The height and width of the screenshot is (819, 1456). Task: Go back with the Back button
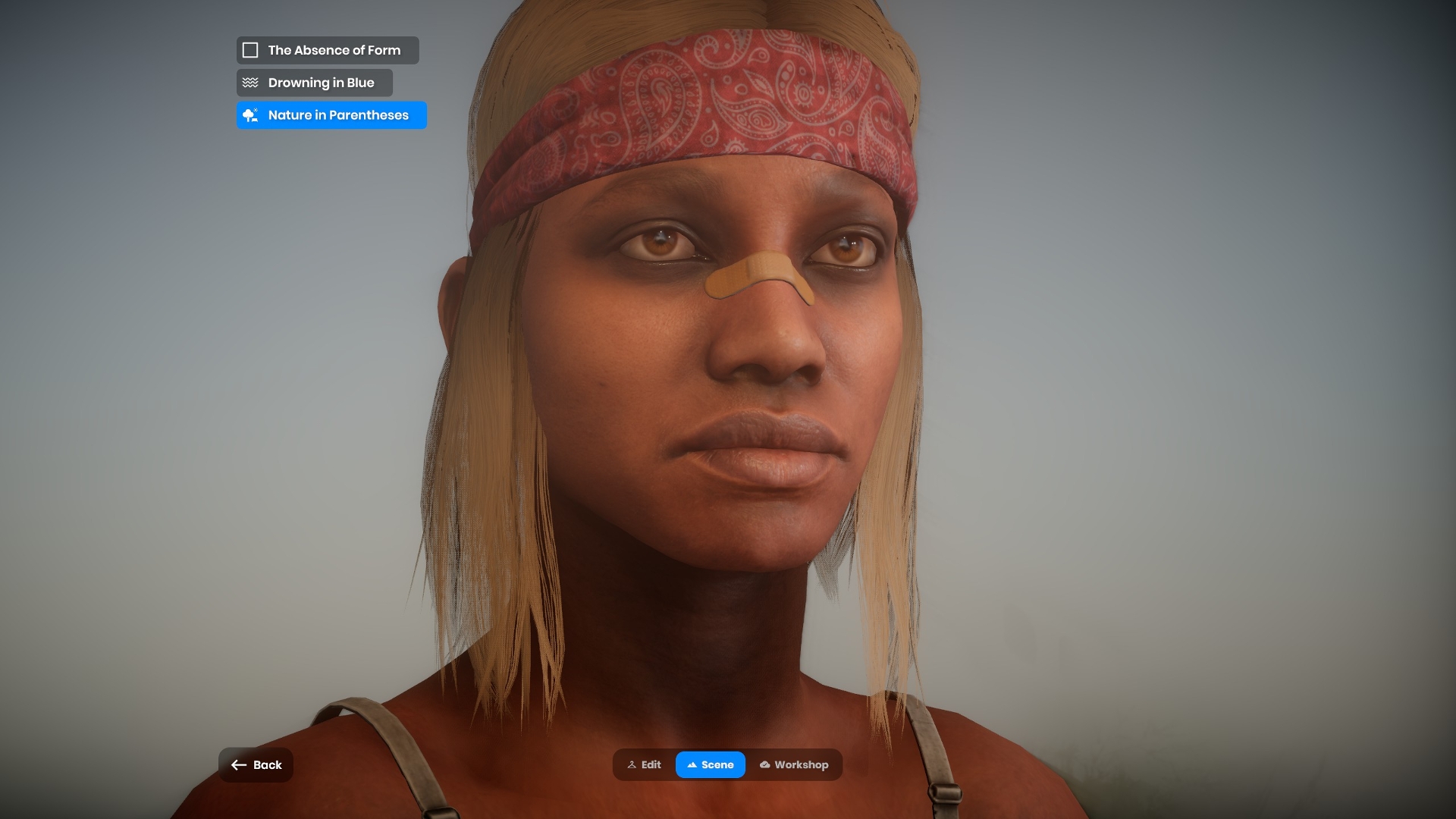256,764
